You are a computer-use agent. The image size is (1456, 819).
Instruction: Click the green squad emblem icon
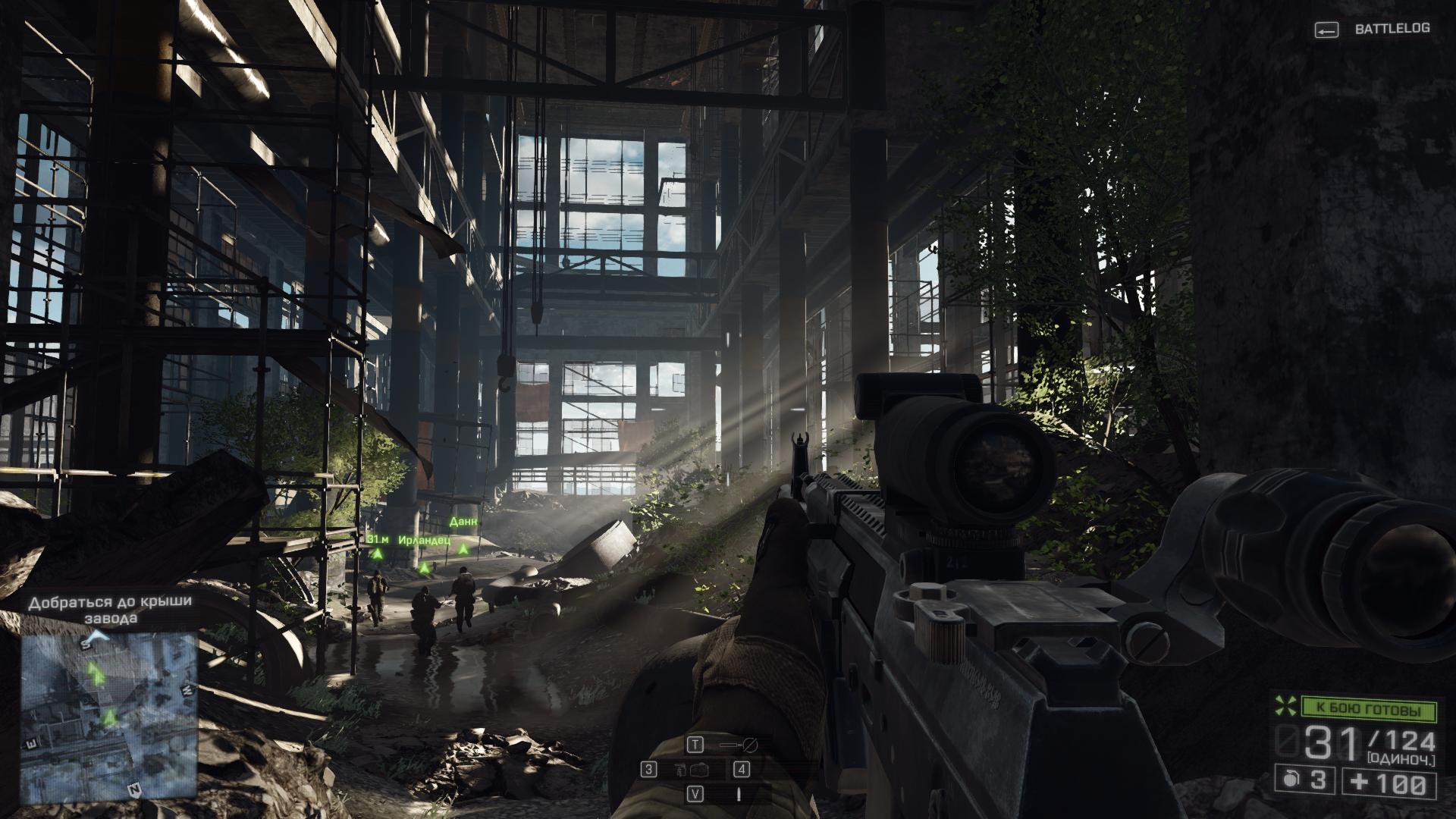pyautogui.click(x=1285, y=706)
